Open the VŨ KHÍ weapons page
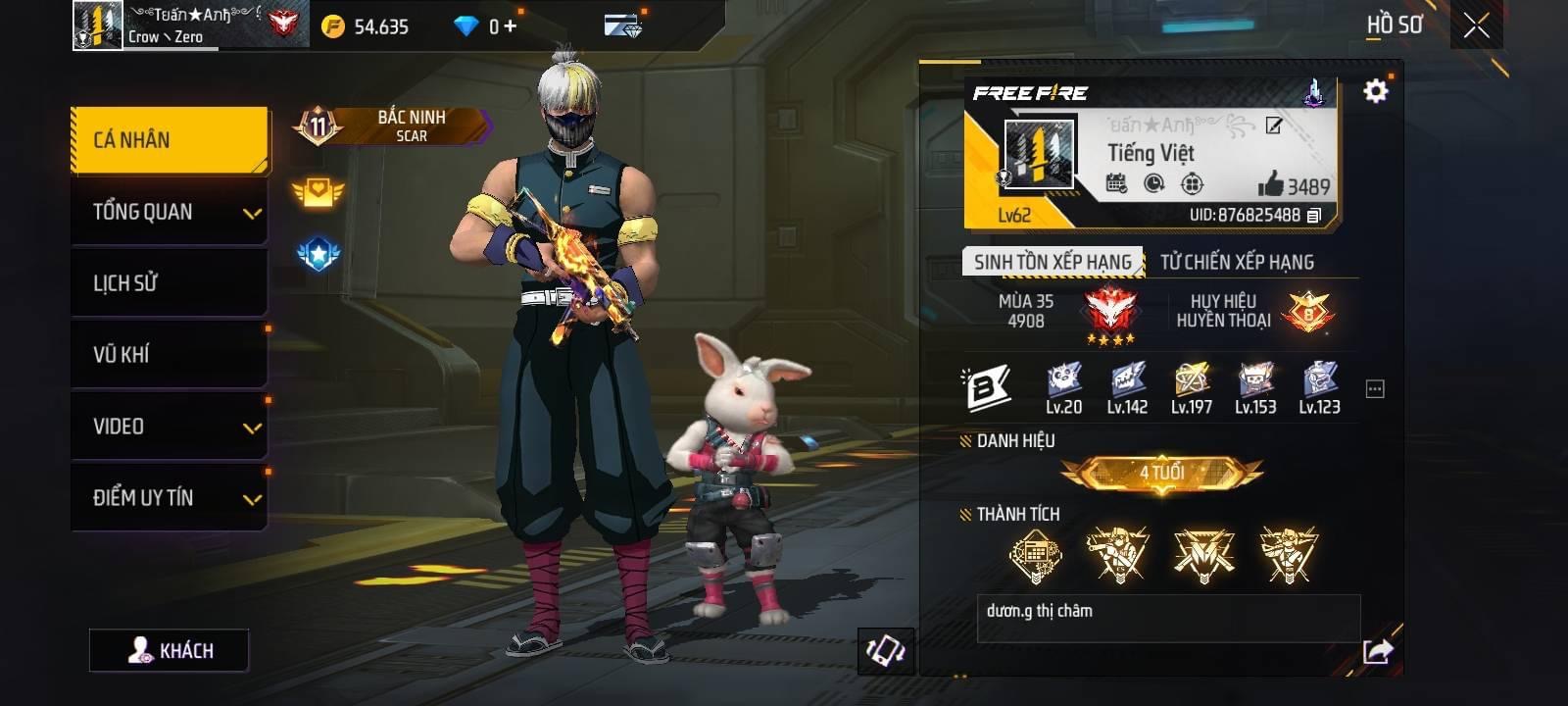This screenshot has height=706, width=1568. (x=169, y=355)
